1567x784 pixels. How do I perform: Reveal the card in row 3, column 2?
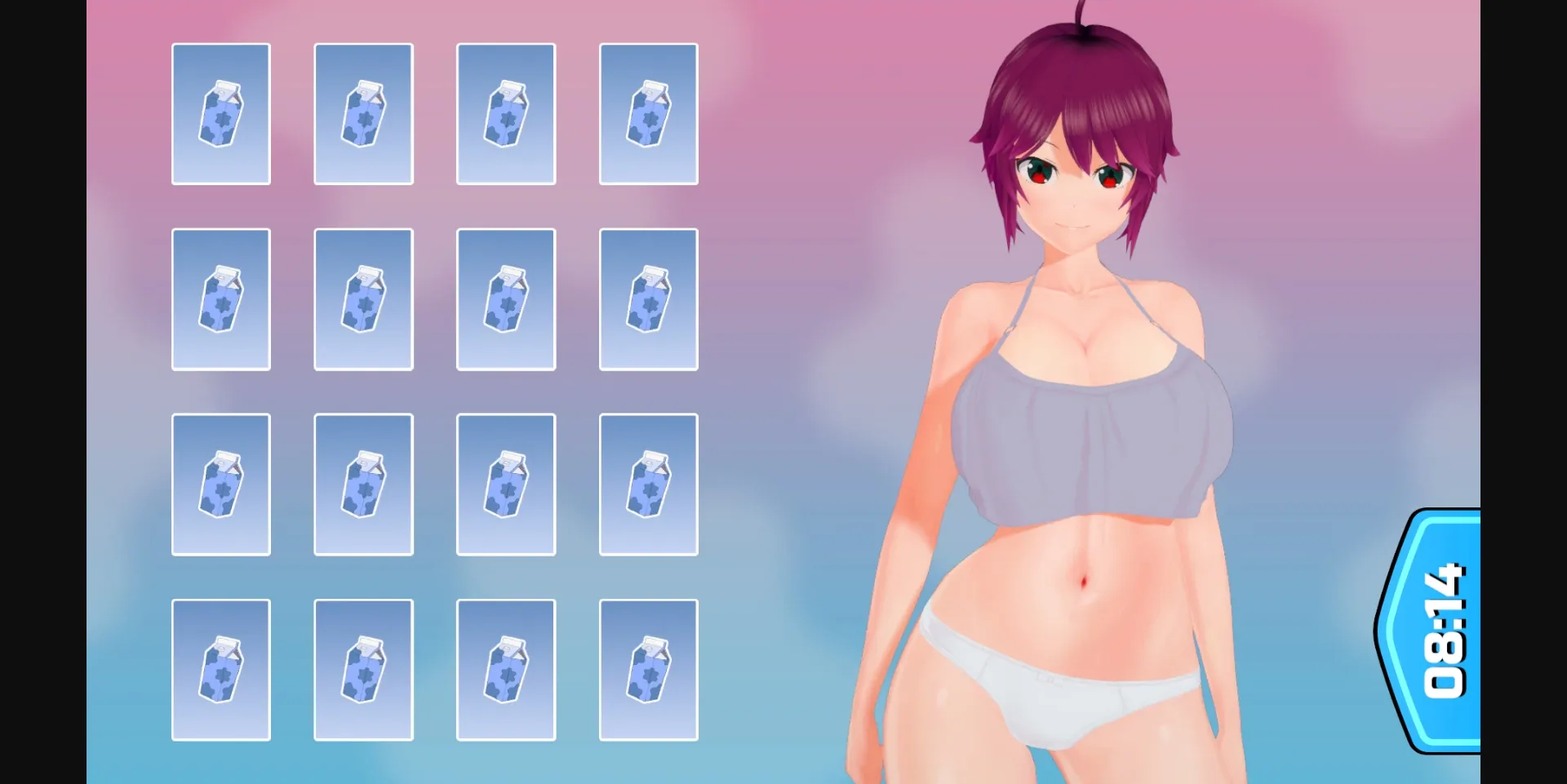[x=363, y=485]
